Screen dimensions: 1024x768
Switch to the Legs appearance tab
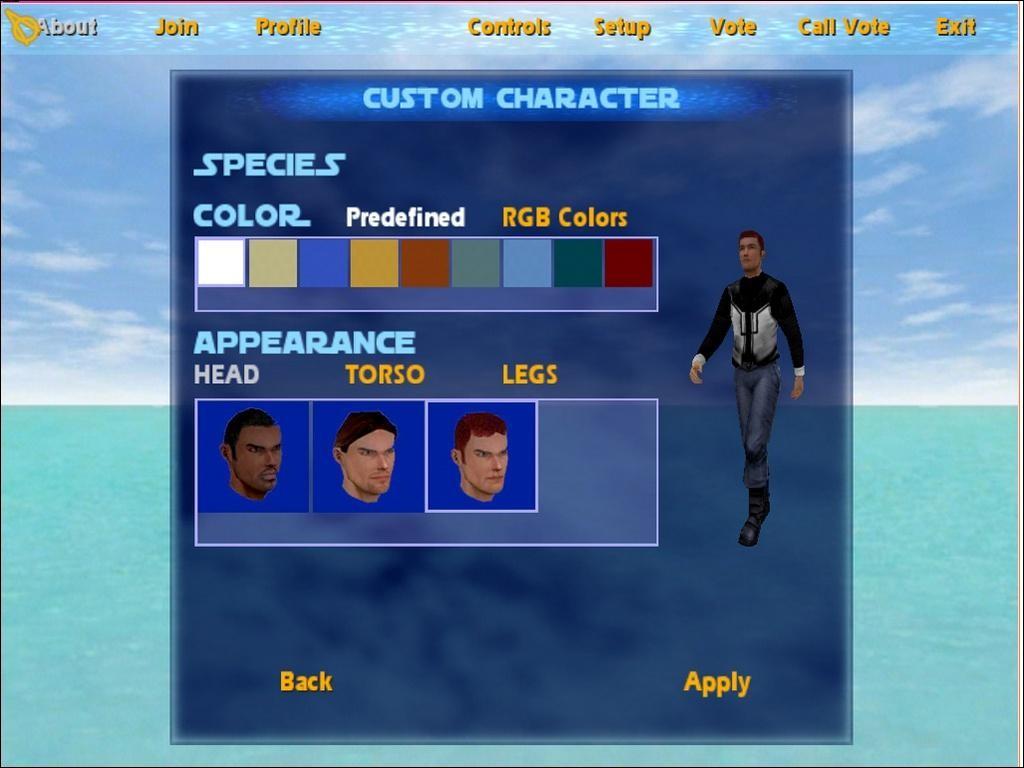coord(529,375)
